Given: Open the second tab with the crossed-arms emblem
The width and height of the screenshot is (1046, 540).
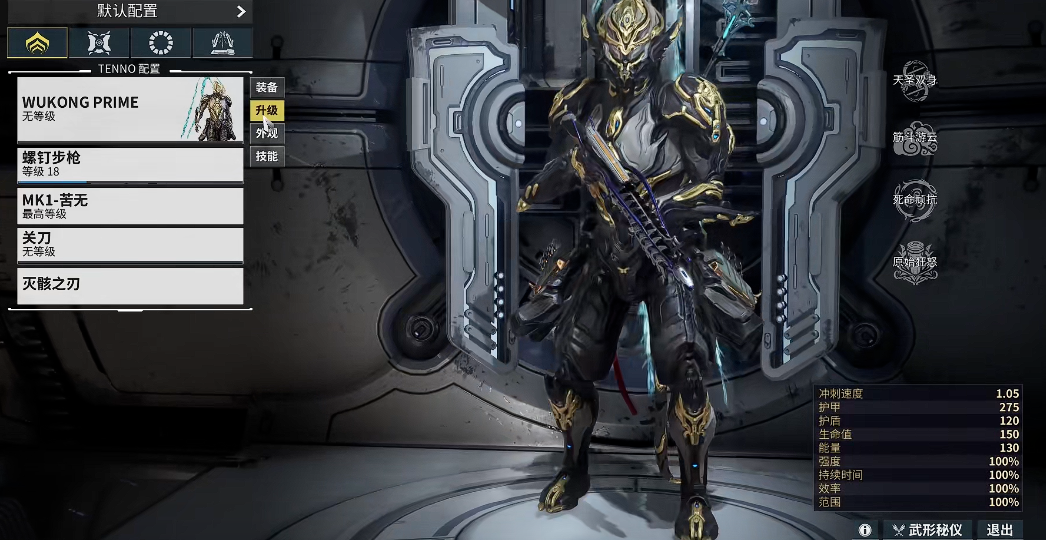Looking at the screenshot, I should [x=100, y=43].
